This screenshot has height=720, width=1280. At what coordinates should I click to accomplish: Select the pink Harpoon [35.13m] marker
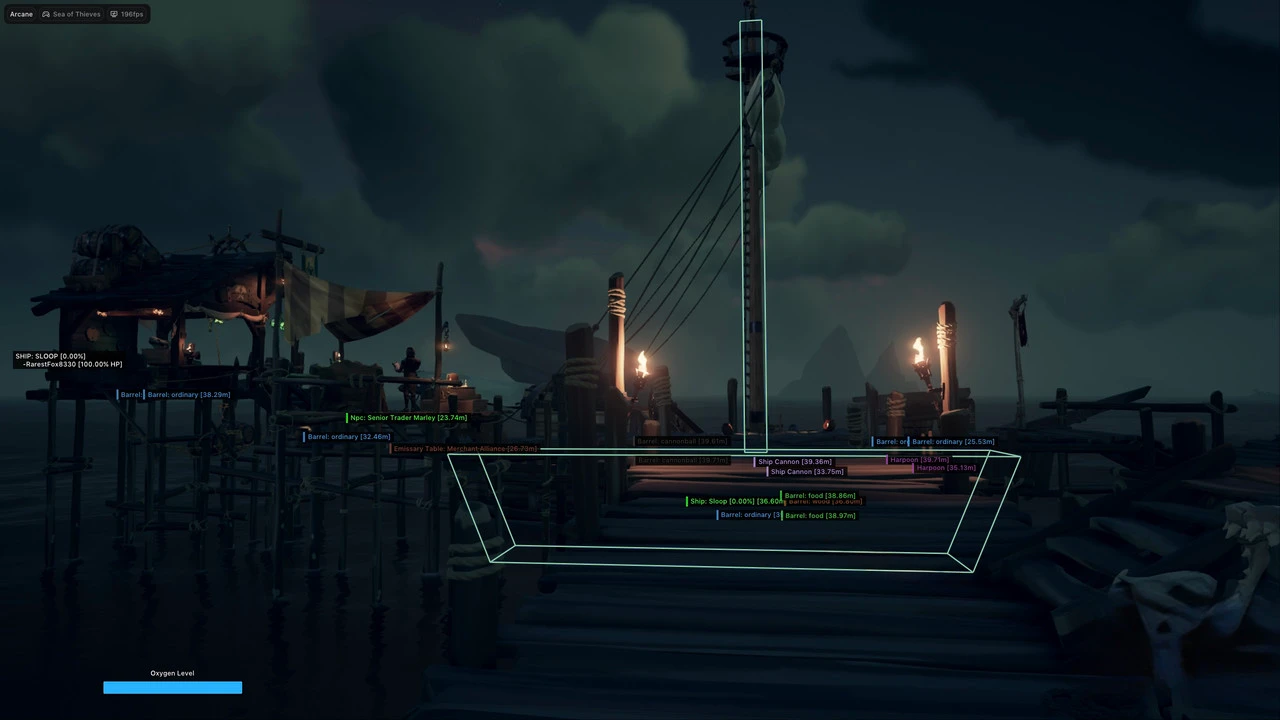945,468
